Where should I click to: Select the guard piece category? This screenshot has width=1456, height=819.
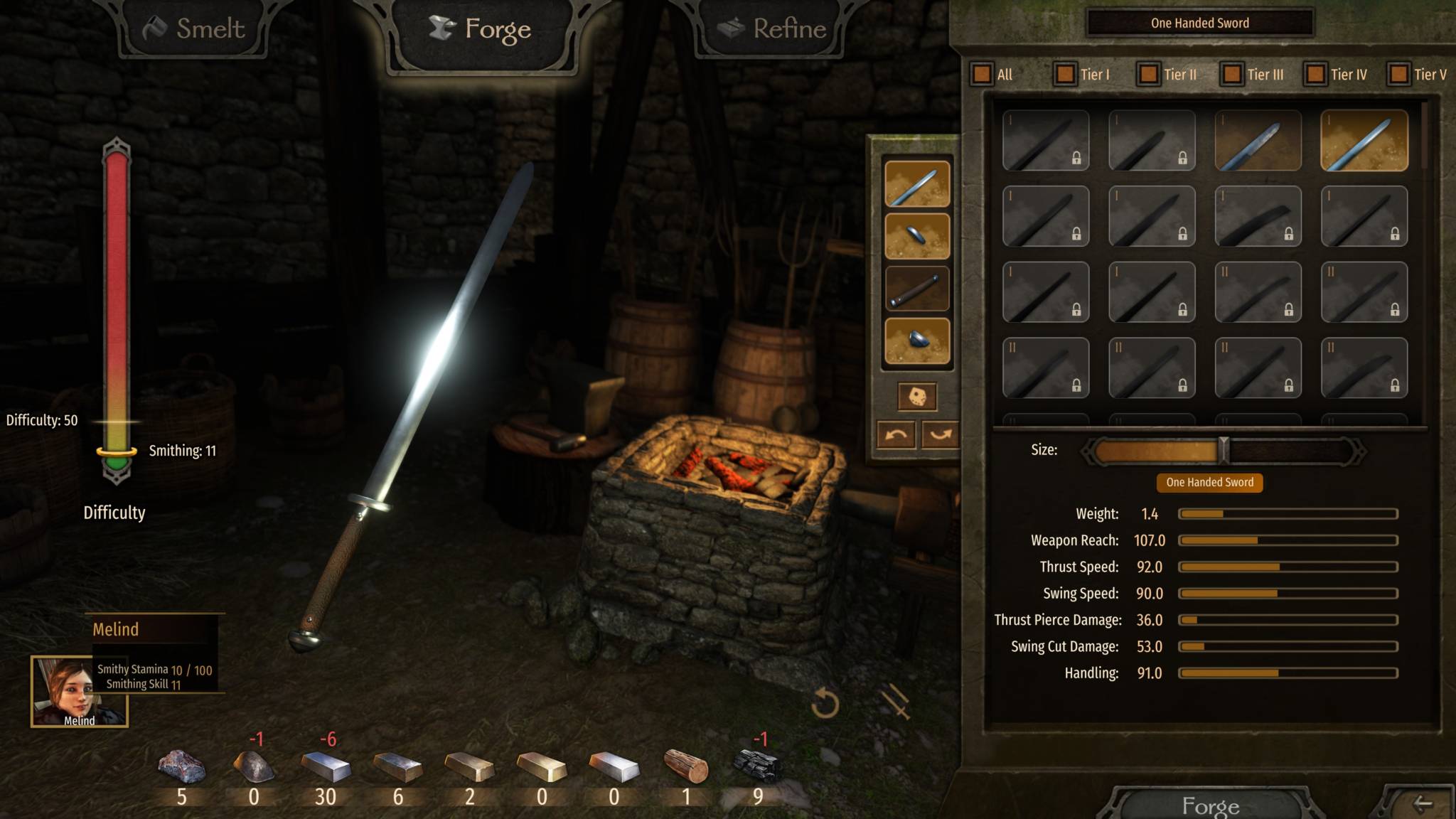(x=917, y=237)
